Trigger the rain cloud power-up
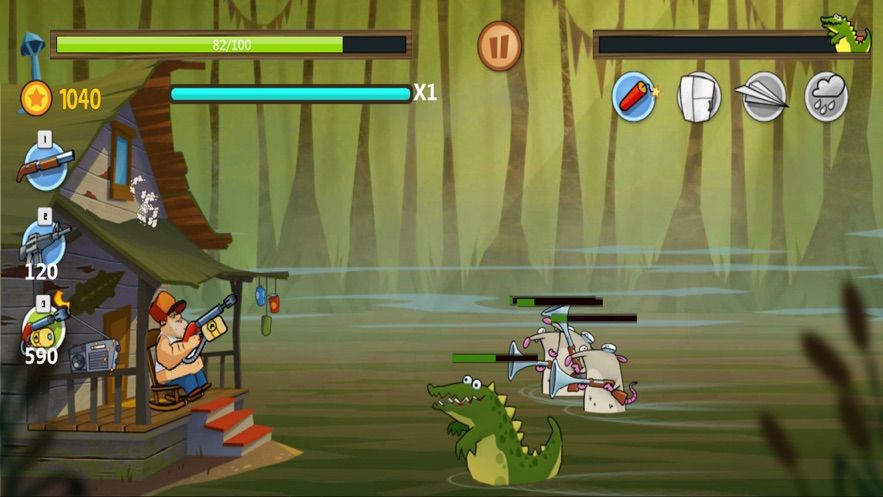This screenshot has width=883, height=497. click(826, 97)
